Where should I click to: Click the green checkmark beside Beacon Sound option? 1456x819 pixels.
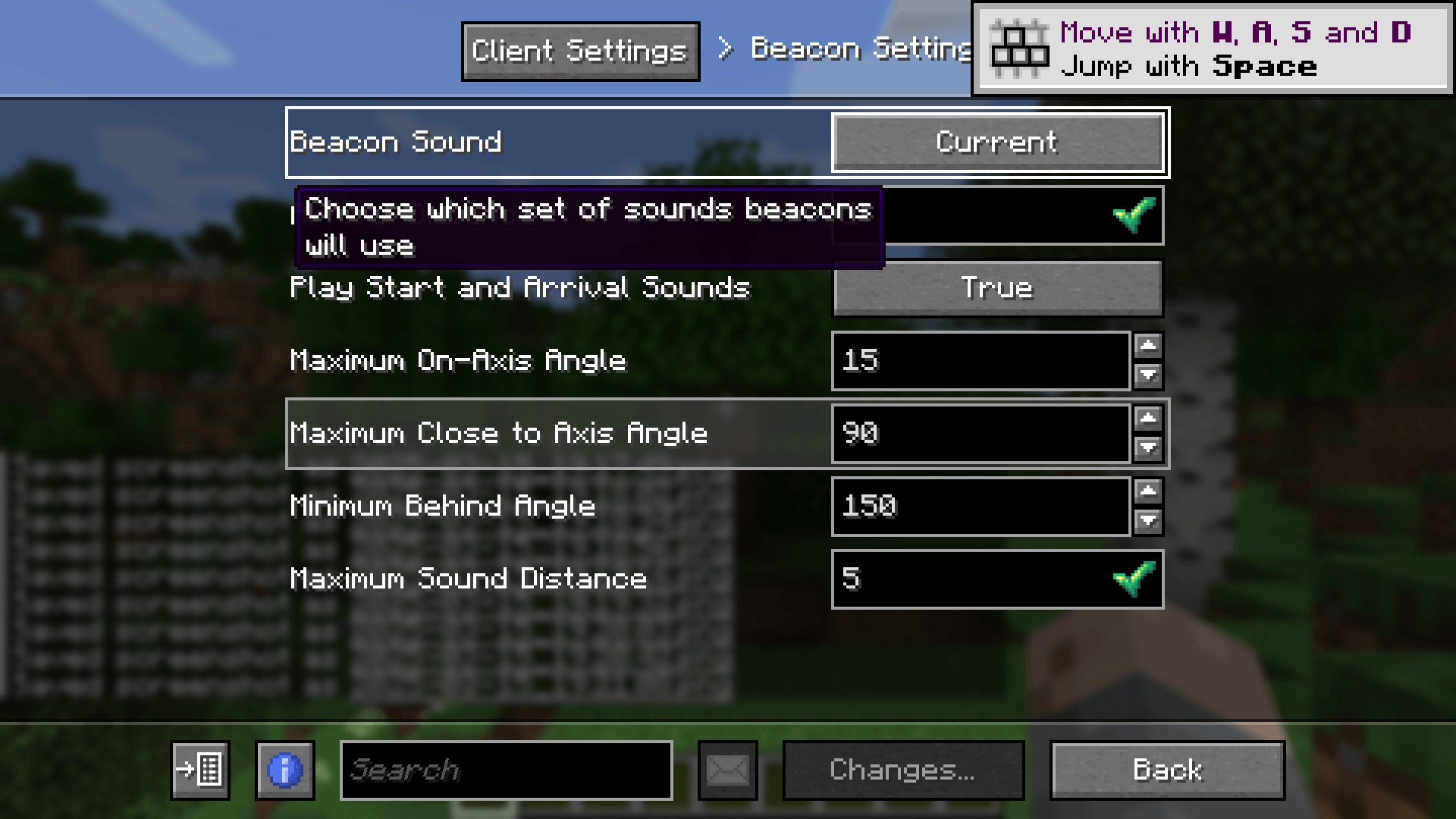pyautogui.click(x=1135, y=216)
